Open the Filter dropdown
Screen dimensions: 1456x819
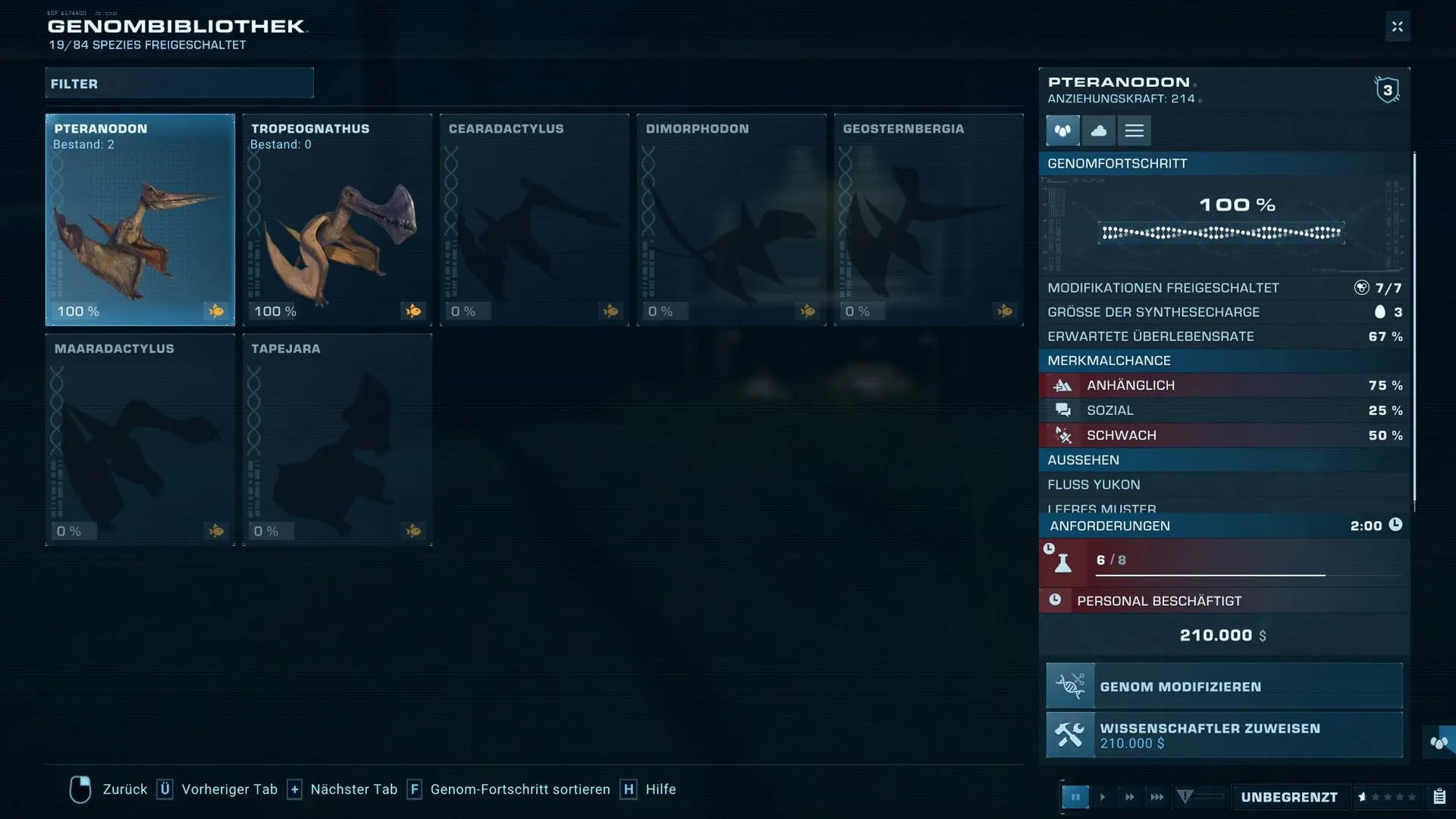179,83
